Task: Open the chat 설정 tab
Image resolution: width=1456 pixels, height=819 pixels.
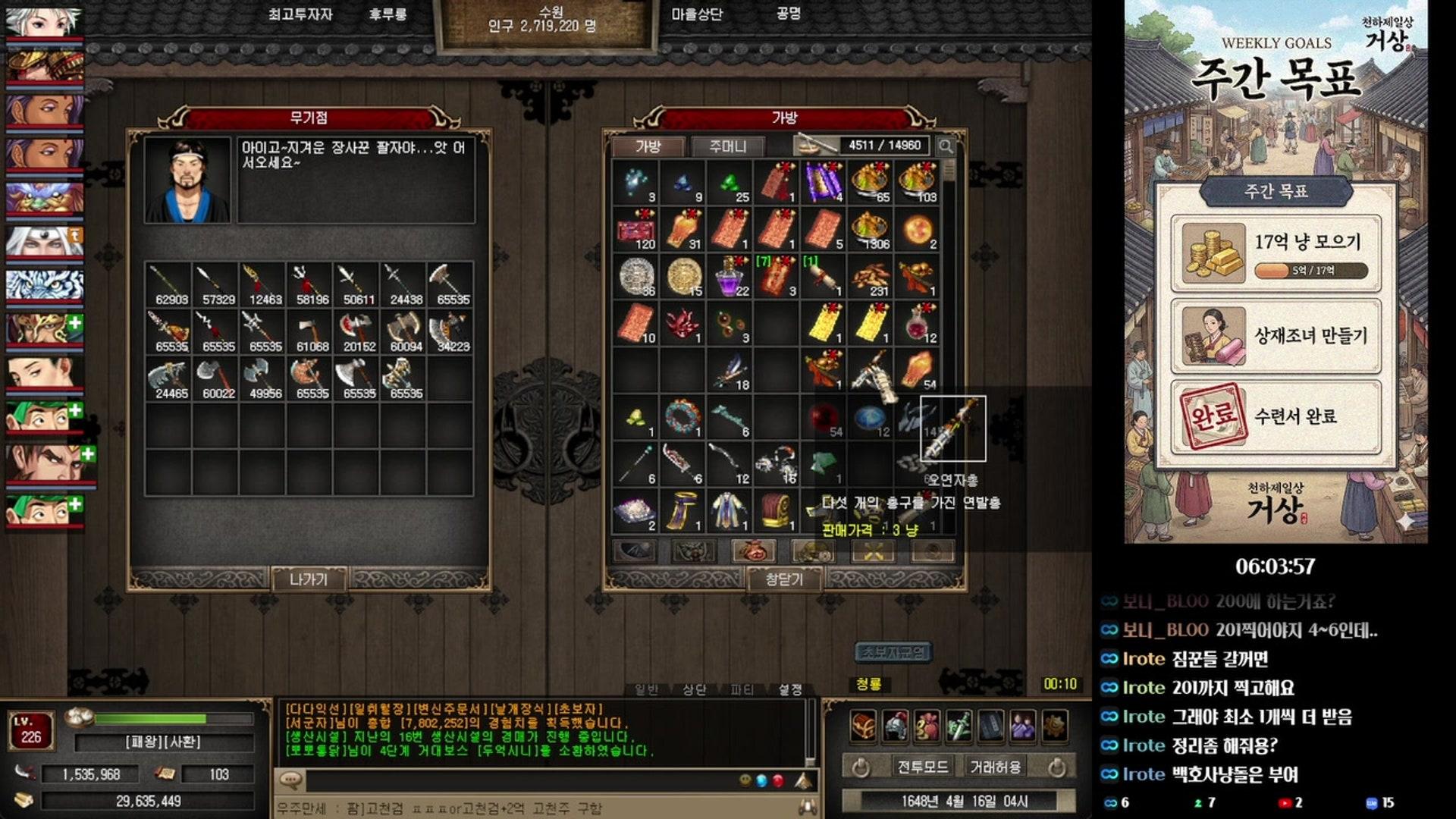Action: point(790,689)
